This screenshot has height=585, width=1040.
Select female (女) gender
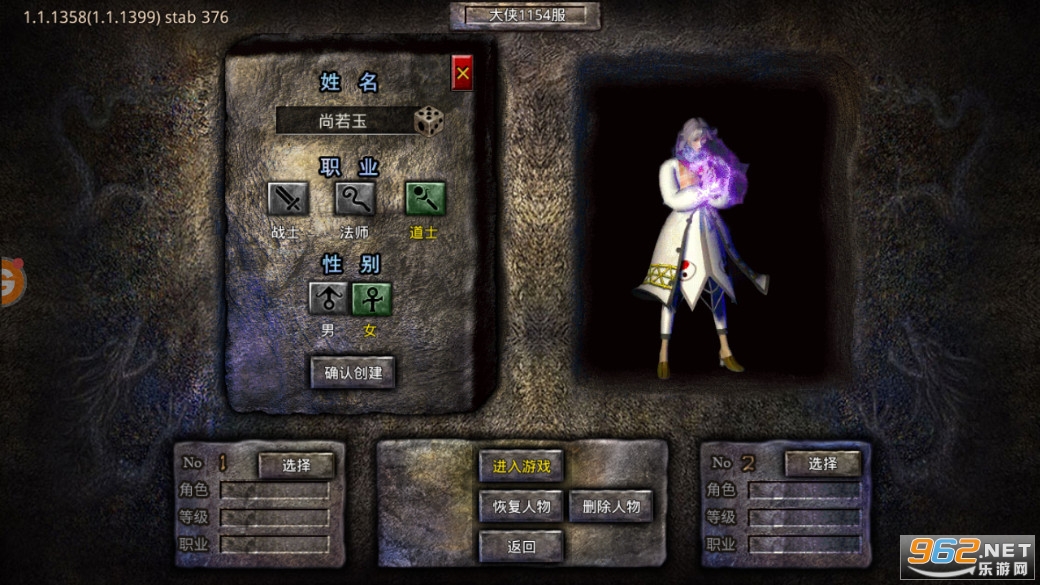[371, 298]
